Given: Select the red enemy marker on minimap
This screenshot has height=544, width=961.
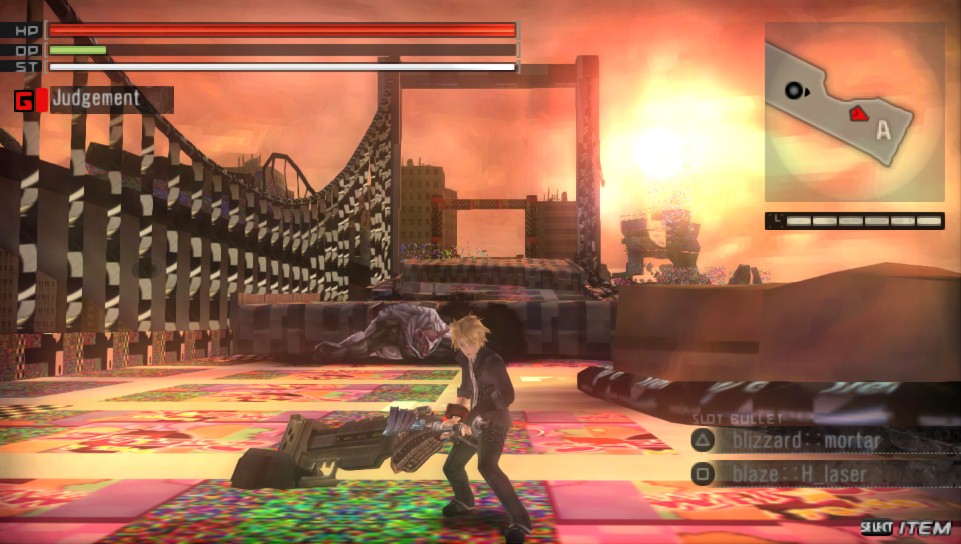Looking at the screenshot, I should [x=858, y=115].
